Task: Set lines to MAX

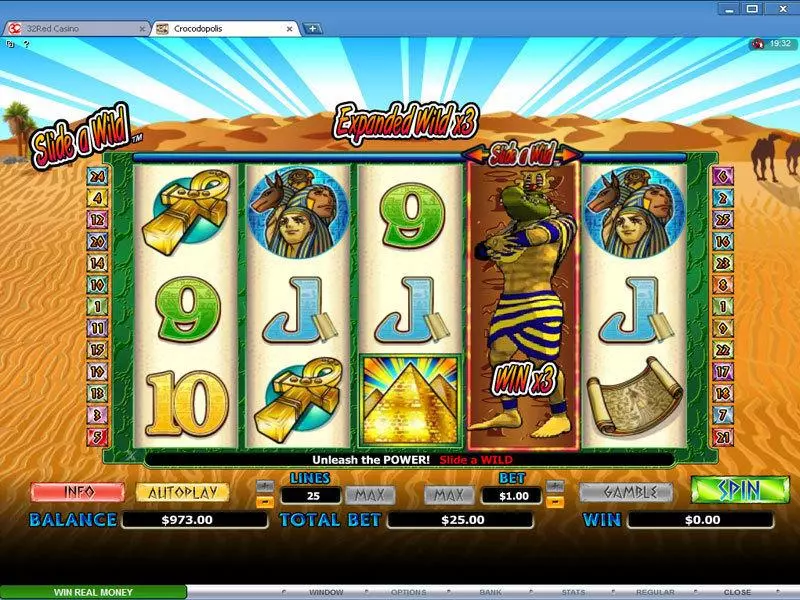Action: coord(370,494)
